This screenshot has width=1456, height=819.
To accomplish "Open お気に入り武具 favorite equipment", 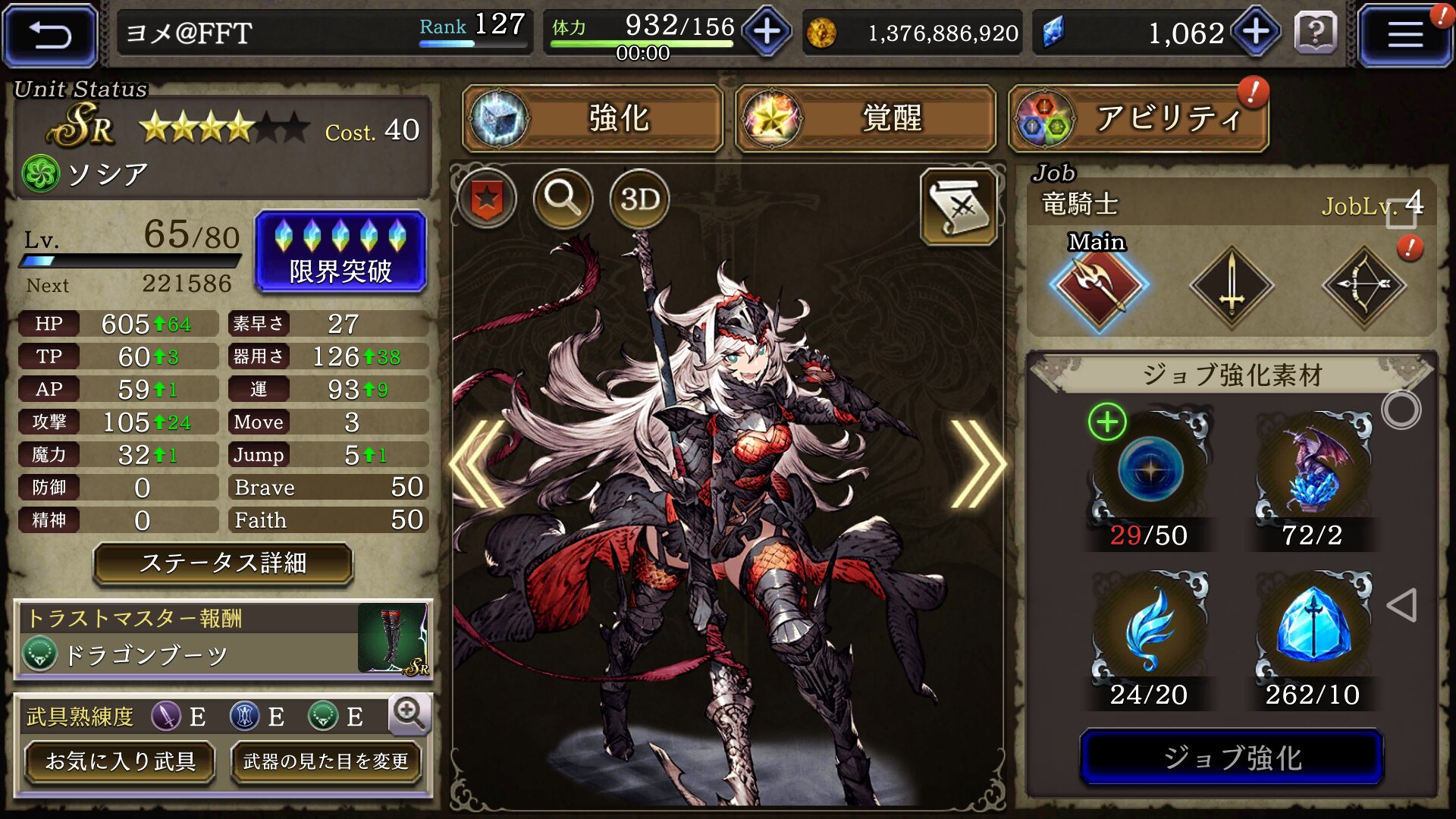I will coord(120,761).
